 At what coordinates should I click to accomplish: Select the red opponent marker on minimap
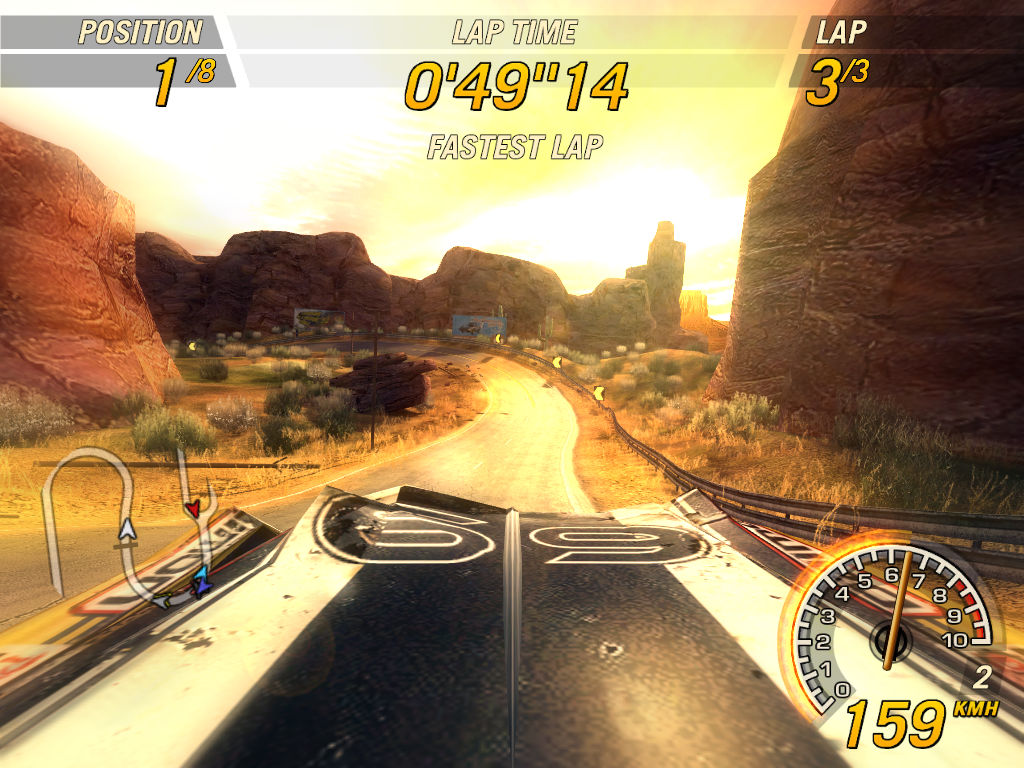[x=192, y=510]
